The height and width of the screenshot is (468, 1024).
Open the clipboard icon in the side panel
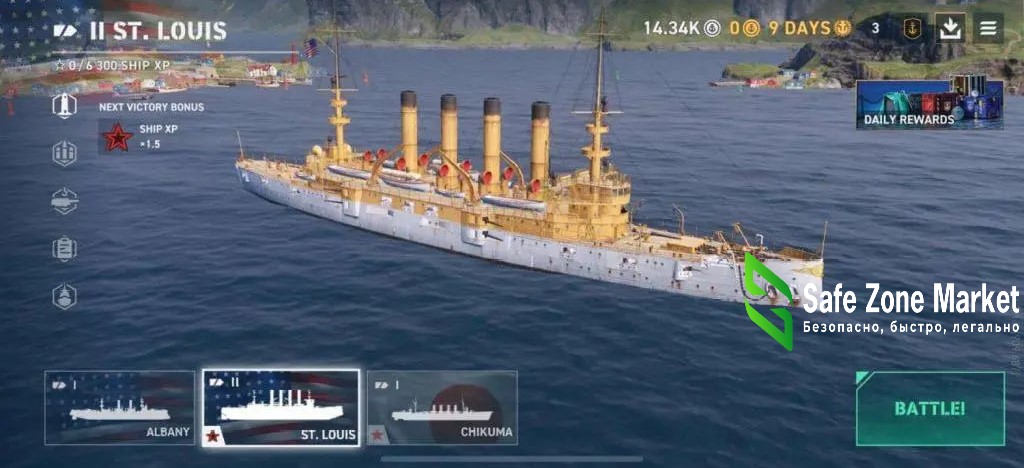[65, 249]
